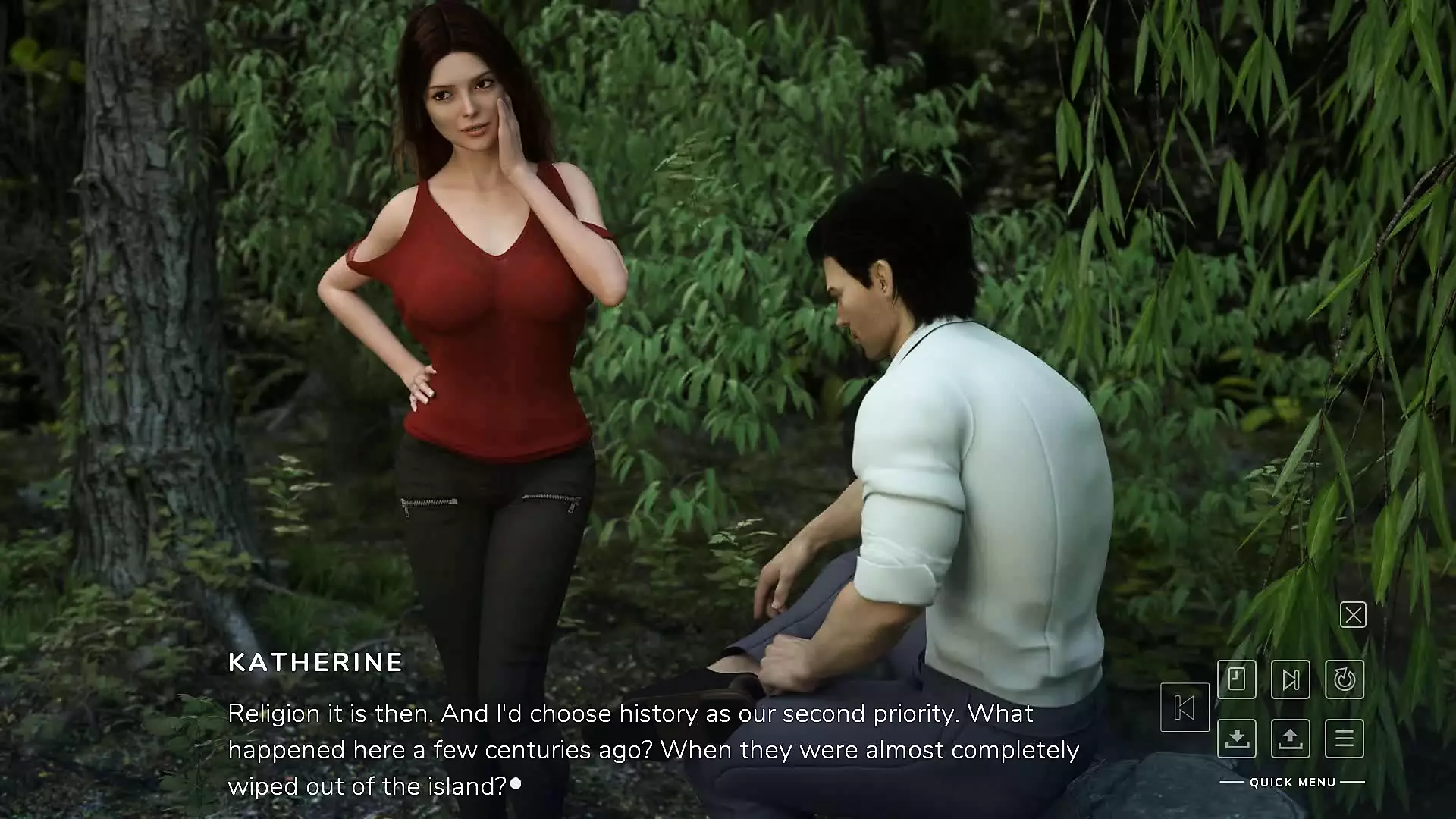Image resolution: width=1456 pixels, height=819 pixels.
Task: Close the quick menu with the X button
Action: (x=1353, y=614)
